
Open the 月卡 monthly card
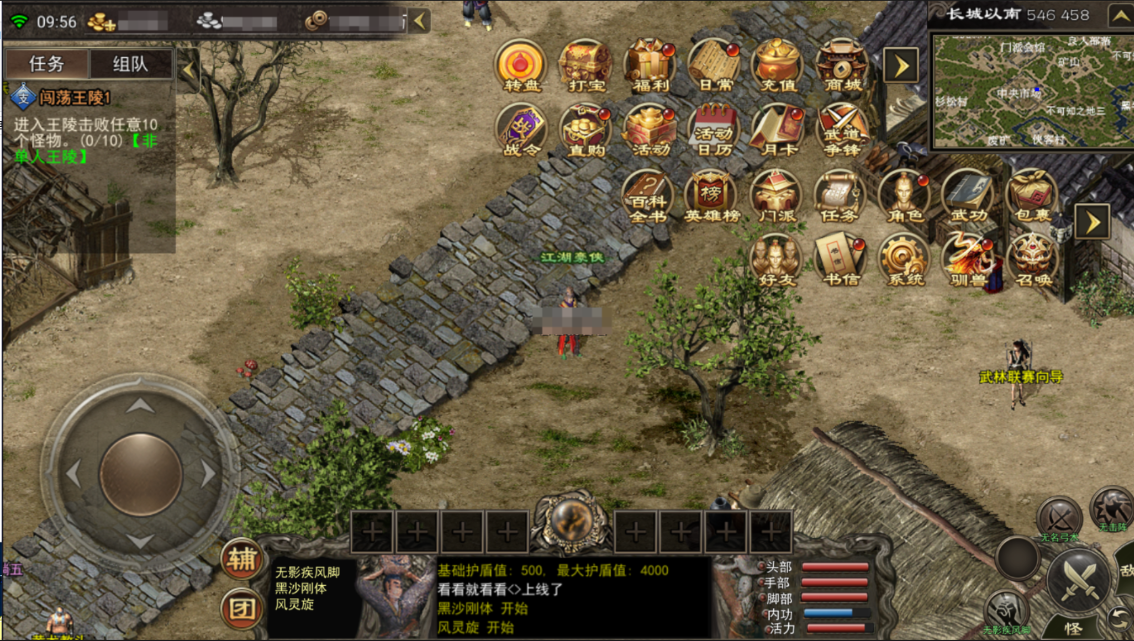tap(777, 131)
